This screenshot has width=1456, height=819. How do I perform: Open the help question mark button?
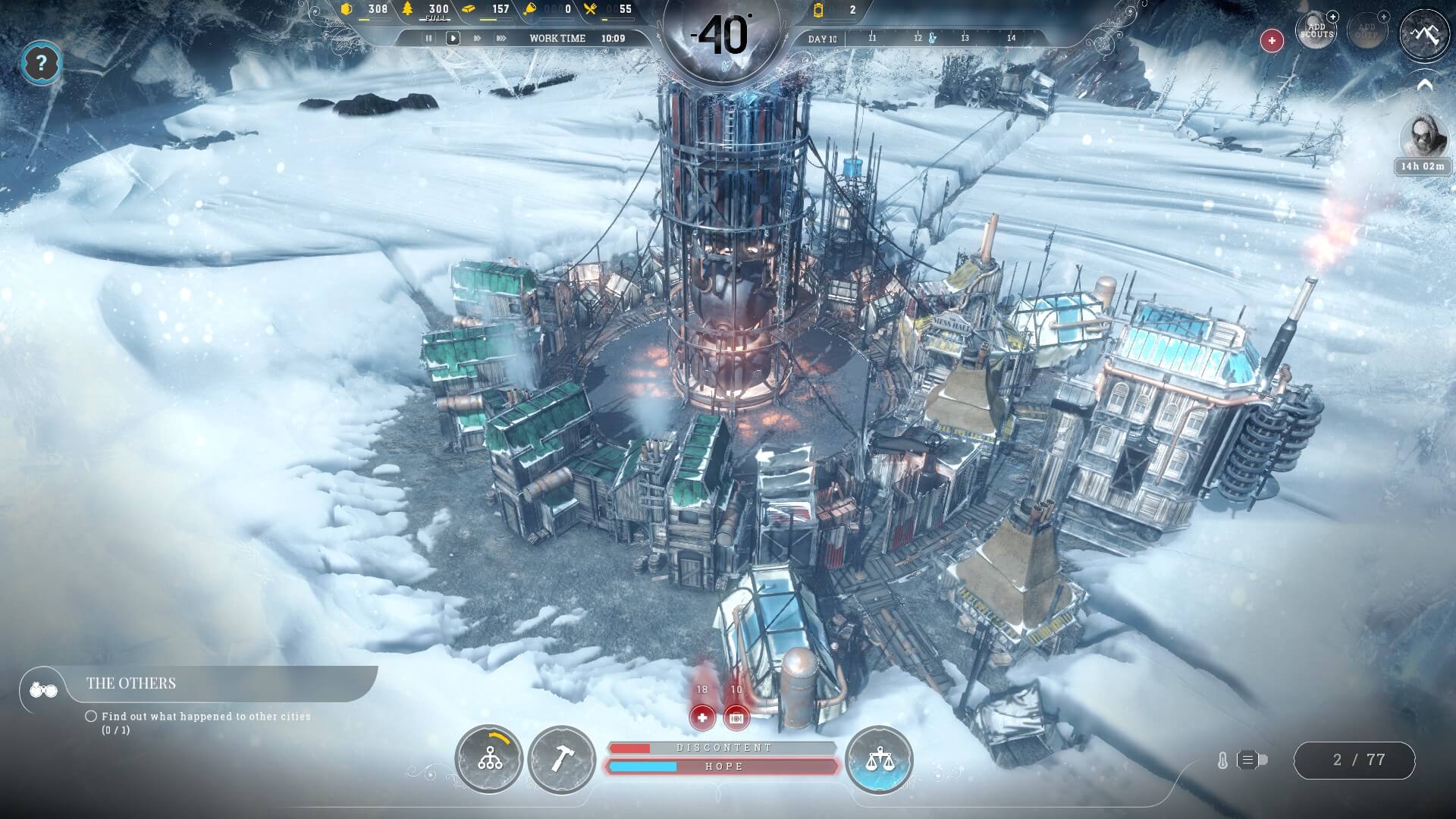point(41,63)
